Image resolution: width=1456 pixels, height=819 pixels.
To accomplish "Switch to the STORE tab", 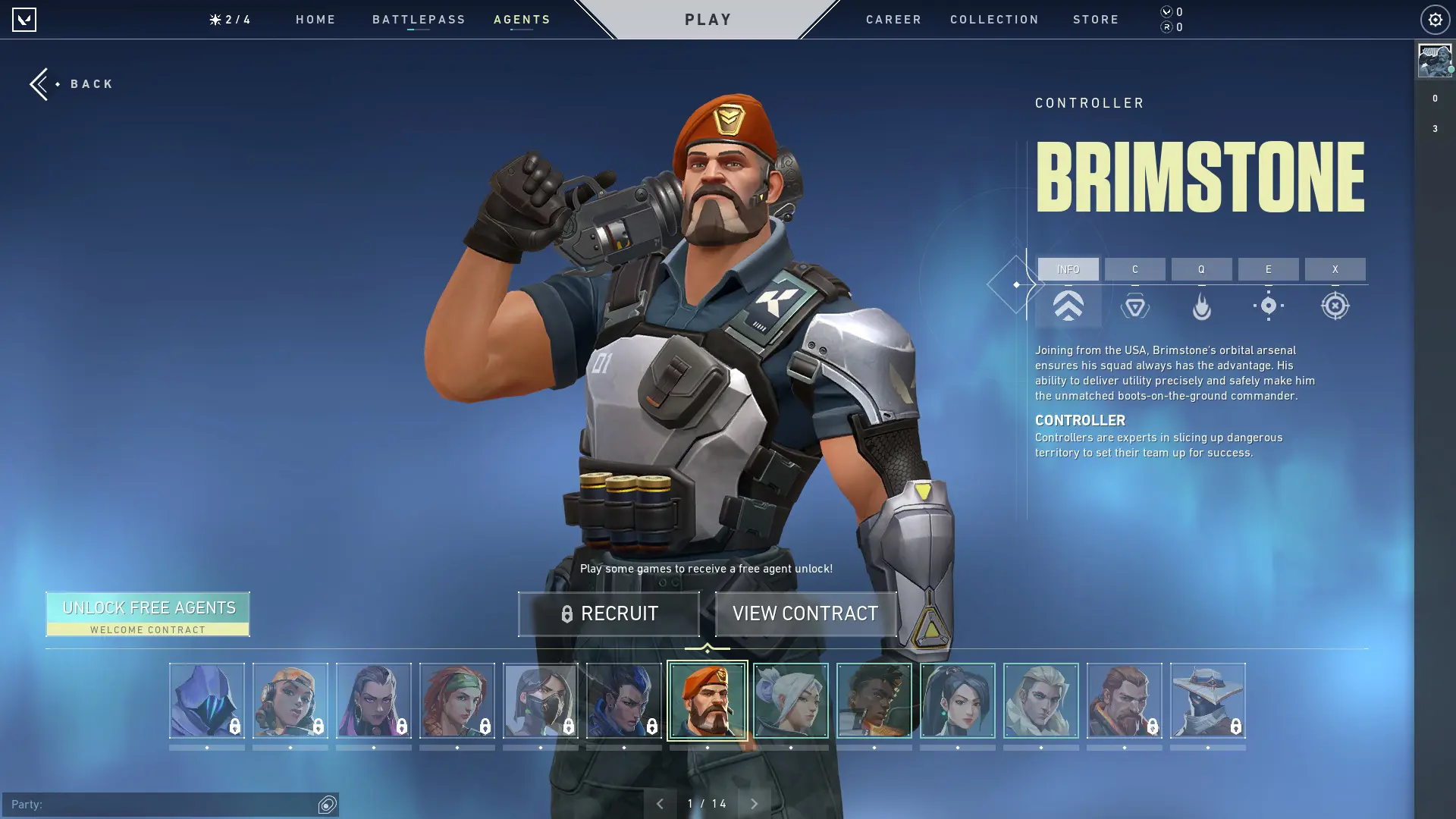I will pos(1096,20).
